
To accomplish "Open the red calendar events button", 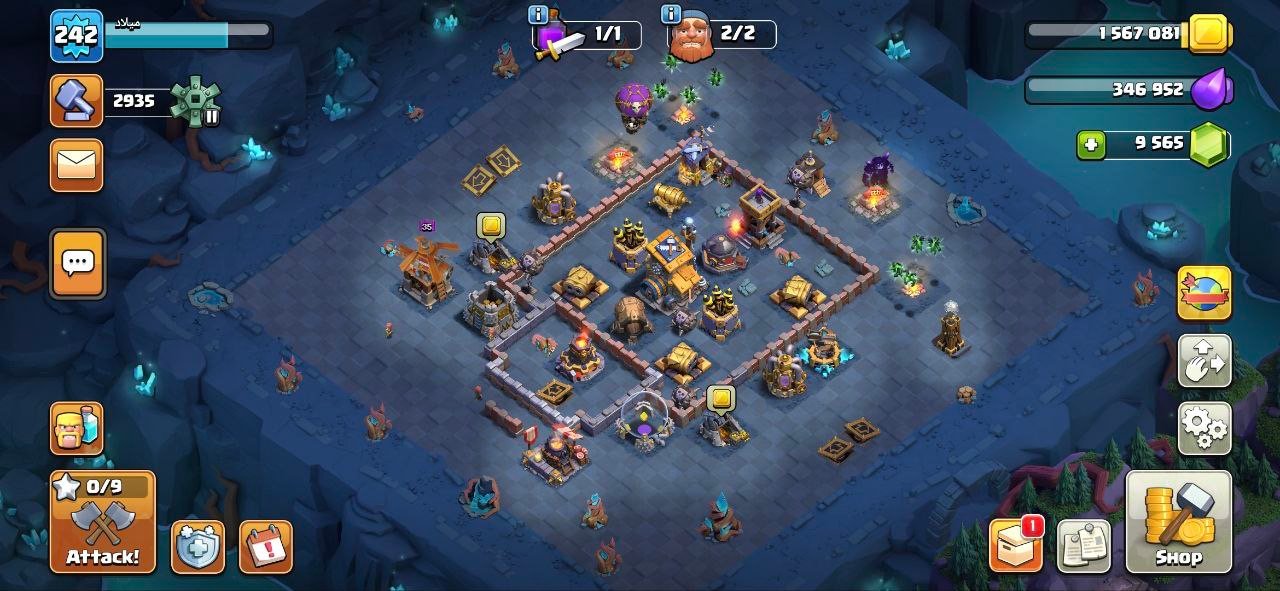I will coord(265,547).
